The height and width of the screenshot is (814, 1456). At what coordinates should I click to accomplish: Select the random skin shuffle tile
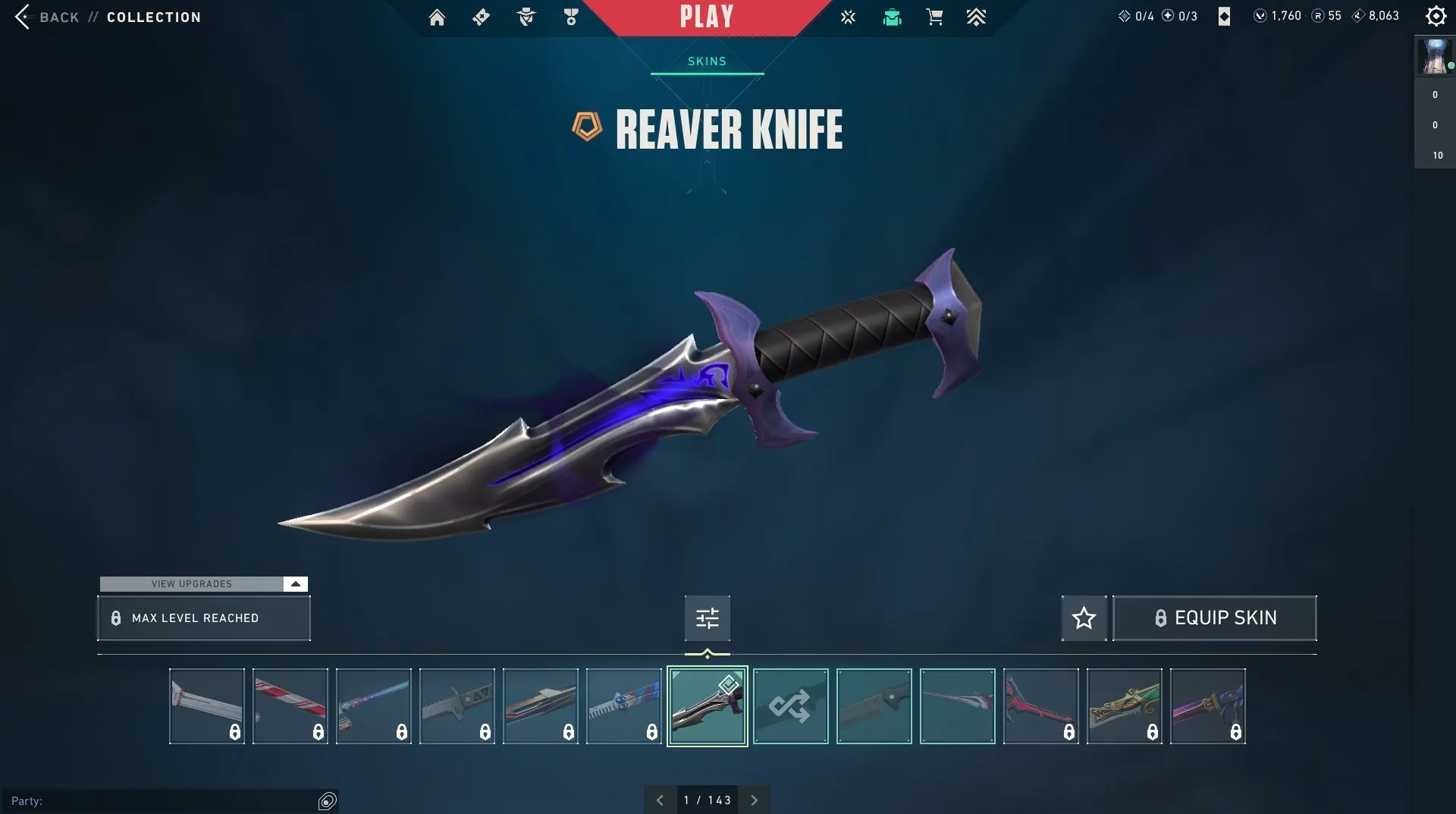790,706
